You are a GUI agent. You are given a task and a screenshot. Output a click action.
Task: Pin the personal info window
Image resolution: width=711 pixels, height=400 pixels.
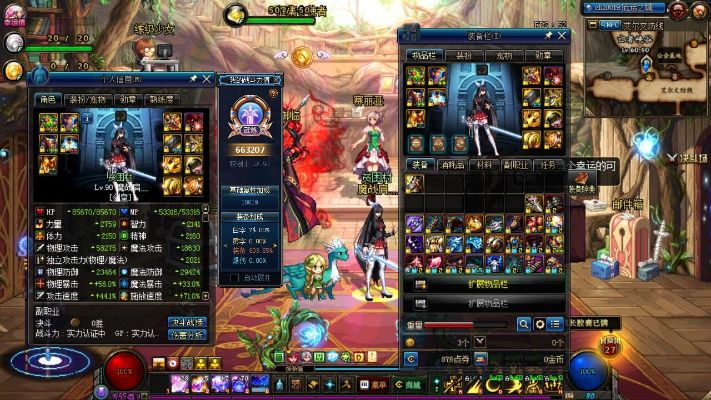coord(193,78)
